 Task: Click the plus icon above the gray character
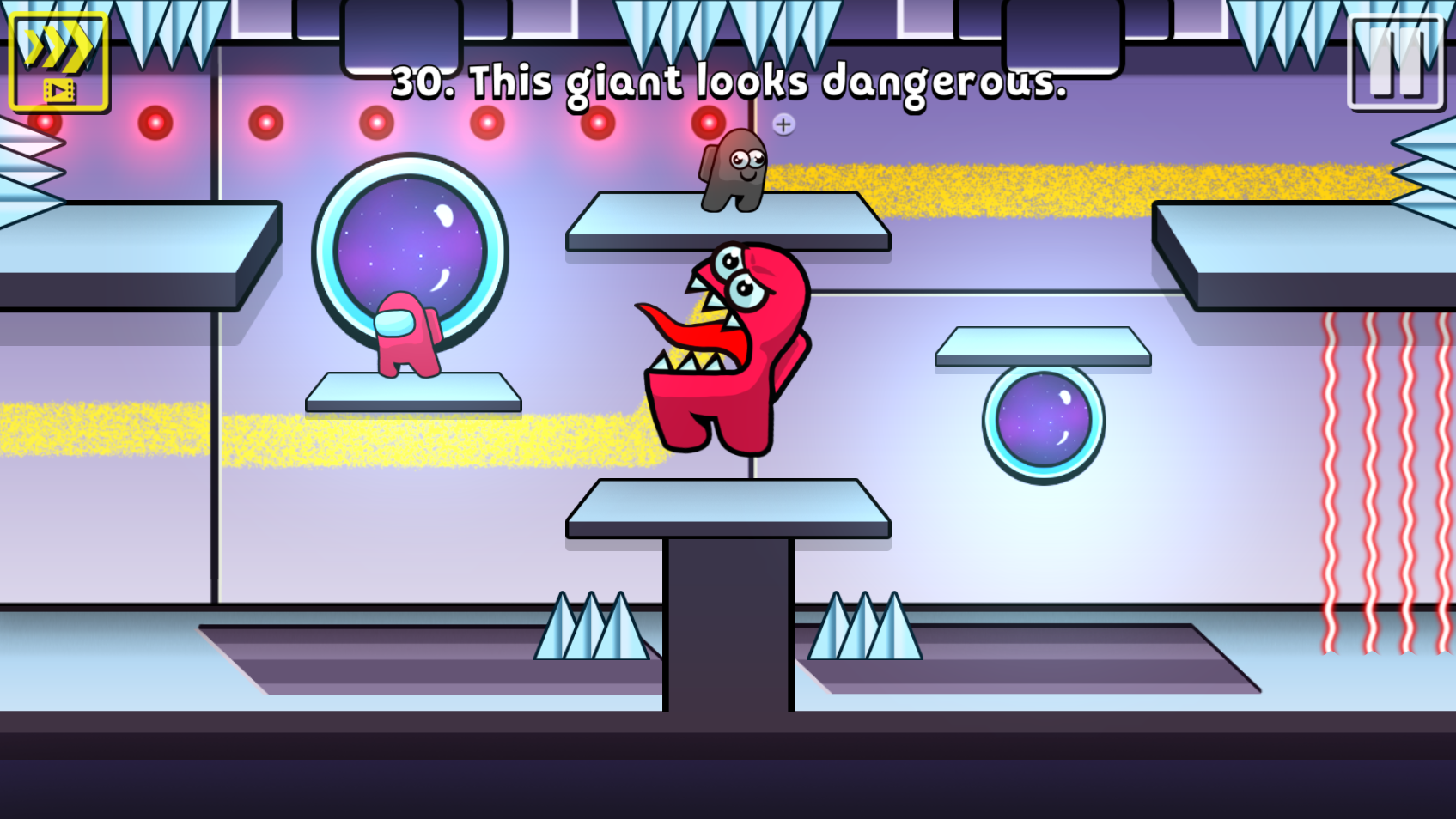click(x=783, y=125)
